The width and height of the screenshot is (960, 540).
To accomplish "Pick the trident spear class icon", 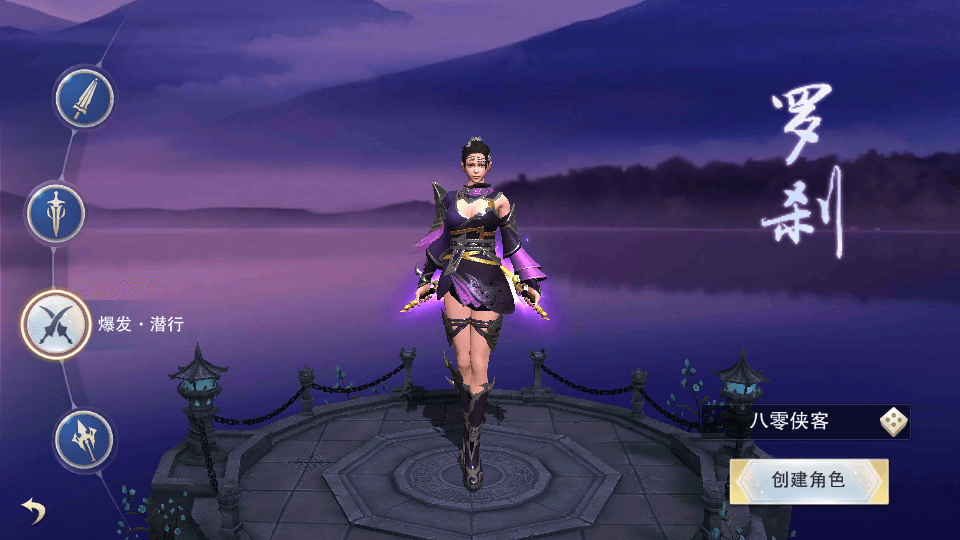I will point(84,439).
